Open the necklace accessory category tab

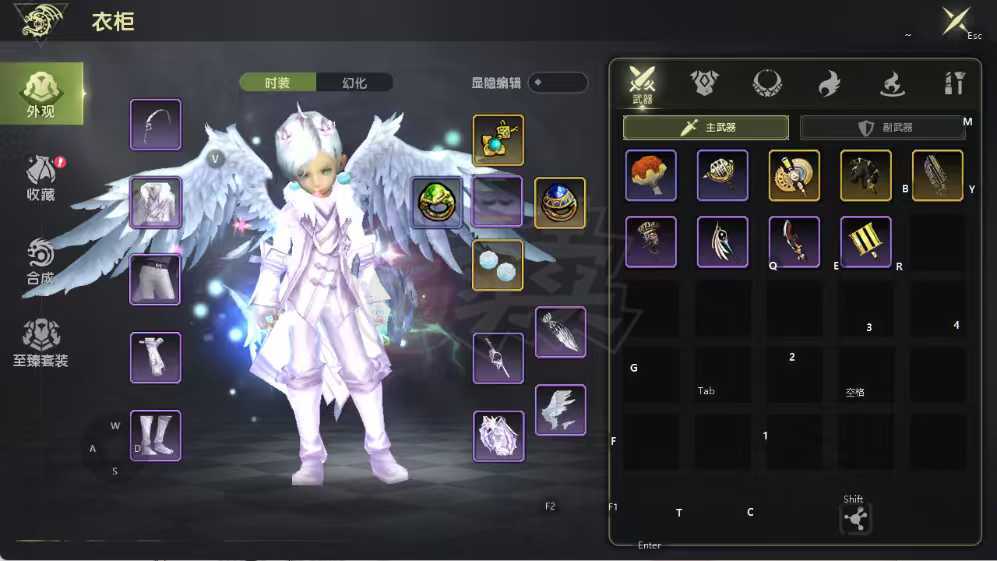[x=767, y=83]
